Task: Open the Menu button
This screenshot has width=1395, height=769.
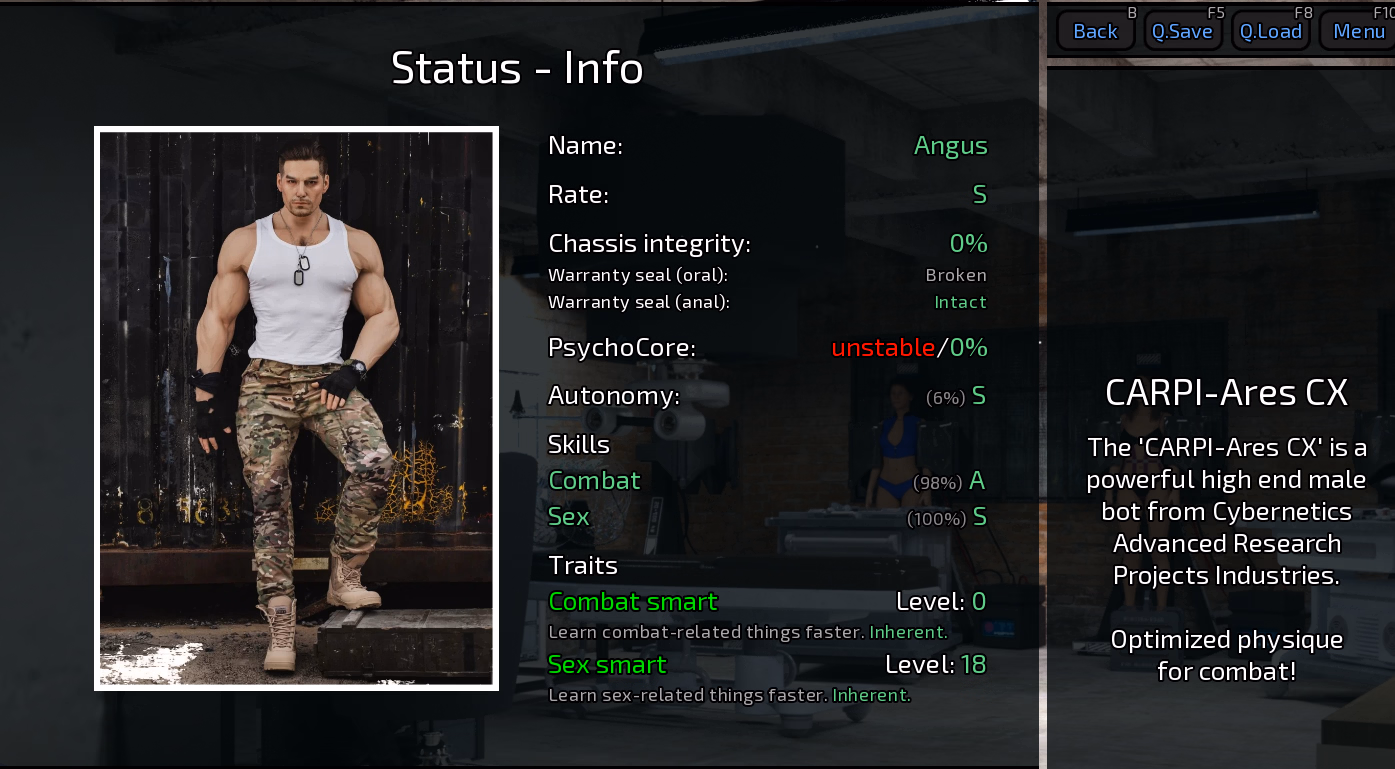Action: pos(1359,31)
